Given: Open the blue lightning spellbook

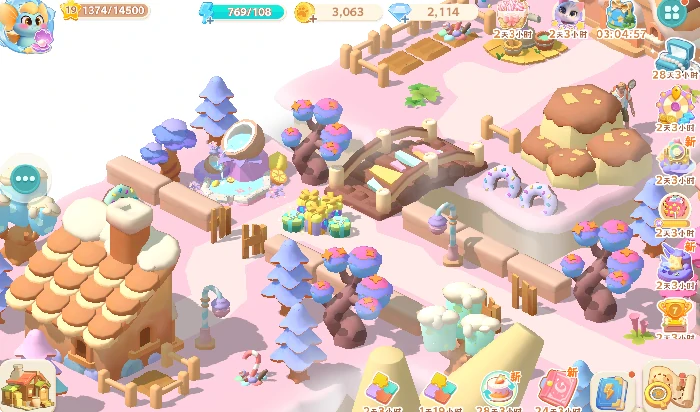Looking at the screenshot, I should (608, 388).
